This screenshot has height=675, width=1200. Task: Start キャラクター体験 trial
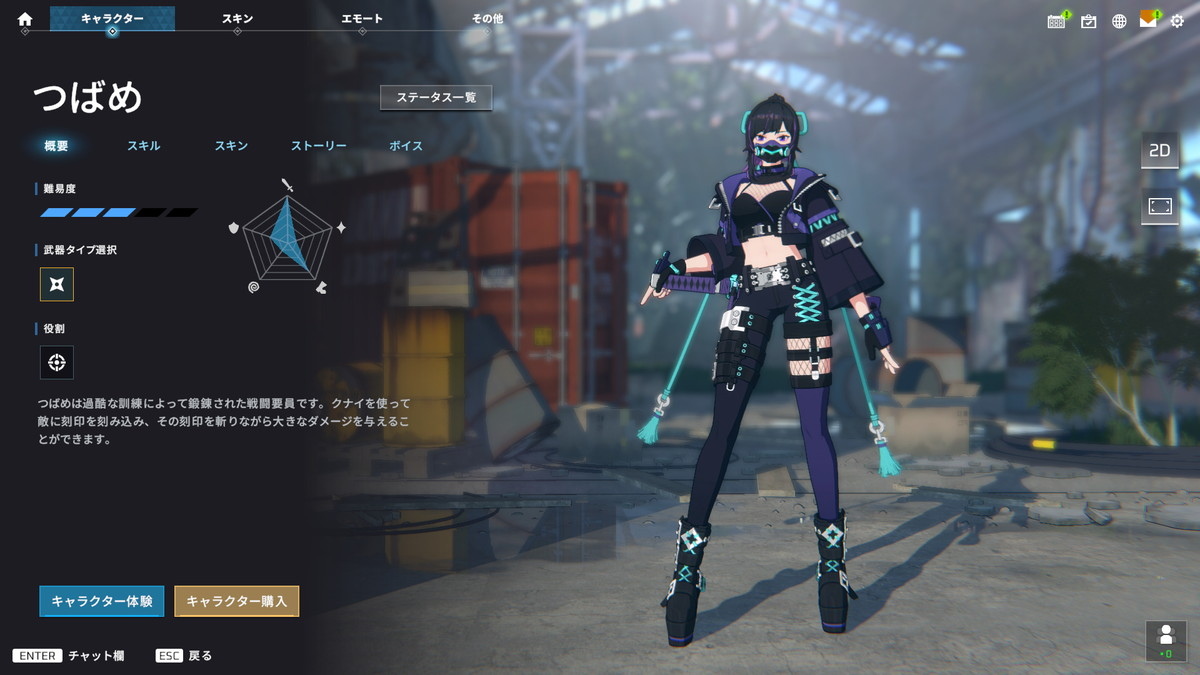point(102,601)
